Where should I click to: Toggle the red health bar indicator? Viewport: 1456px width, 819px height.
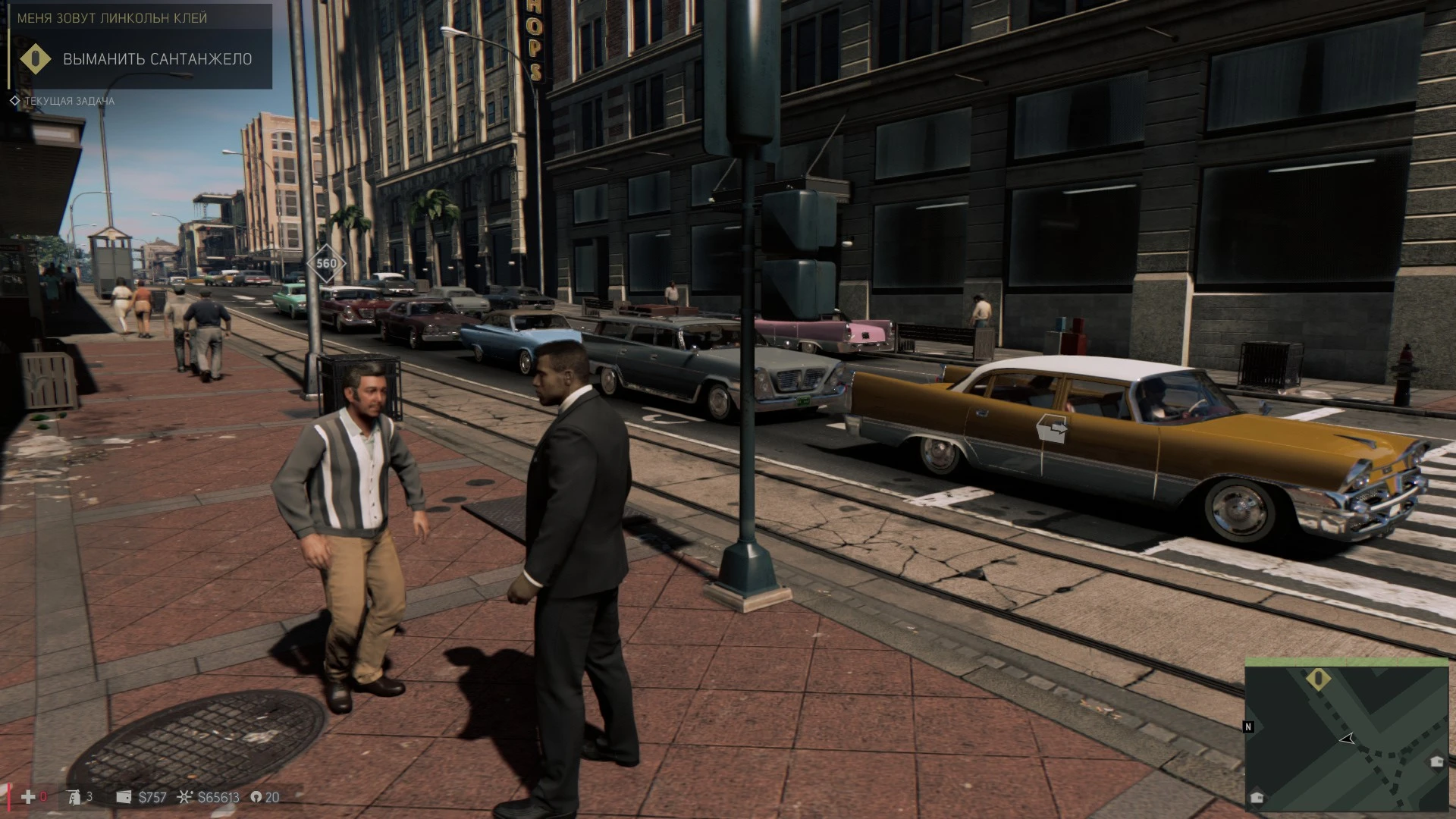9,797
